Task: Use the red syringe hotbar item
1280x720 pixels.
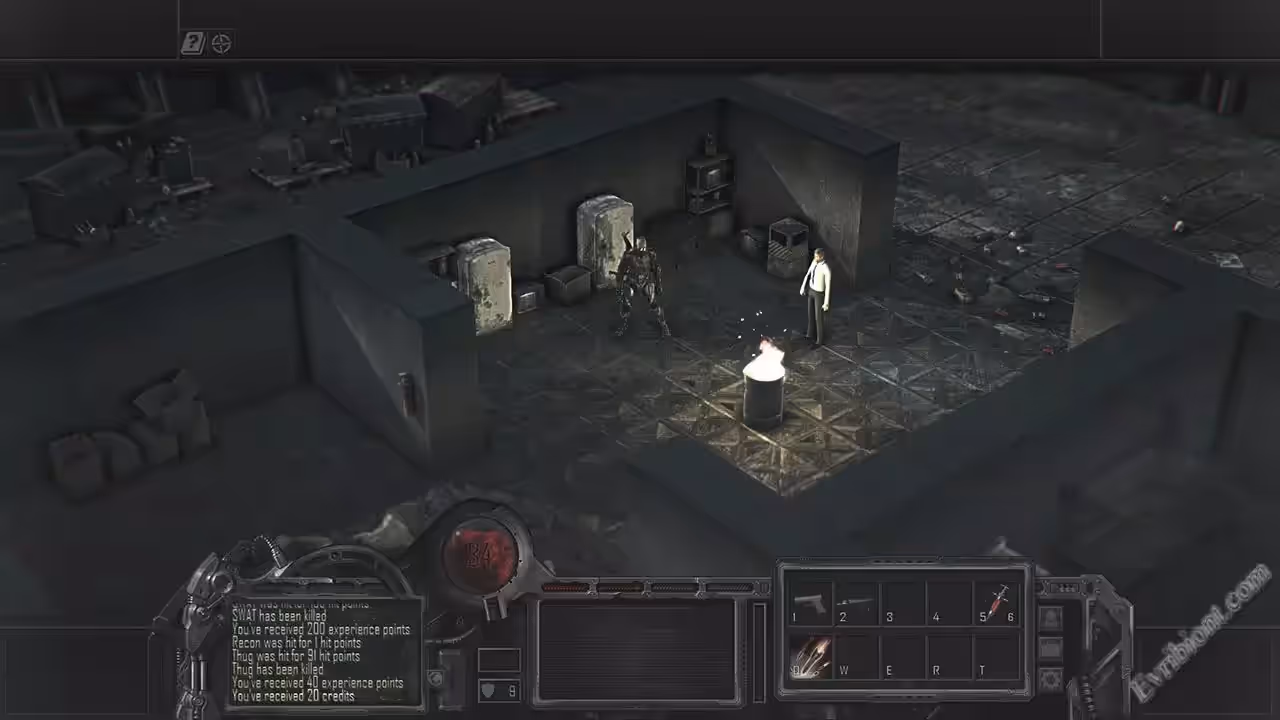Action: (x=996, y=603)
